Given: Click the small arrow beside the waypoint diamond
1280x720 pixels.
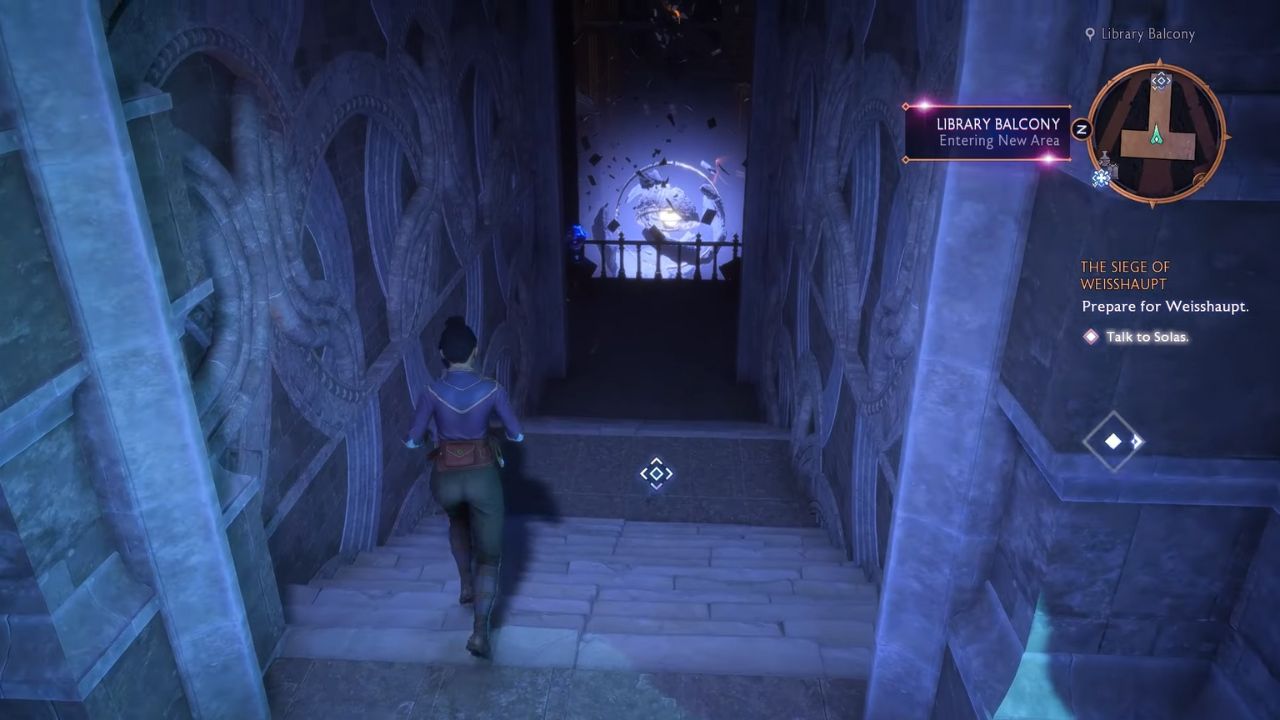Looking at the screenshot, I should (x=1137, y=443).
